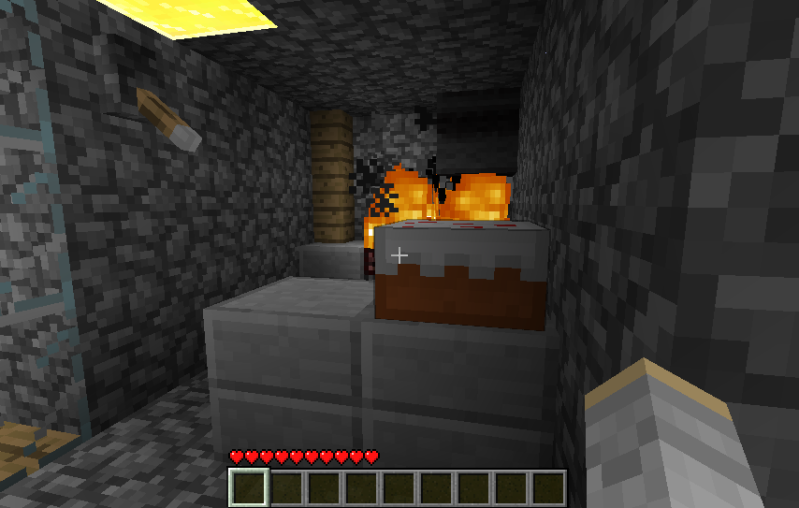Select the highlighted hotbar slot
The height and width of the screenshot is (508, 799).
point(249,488)
